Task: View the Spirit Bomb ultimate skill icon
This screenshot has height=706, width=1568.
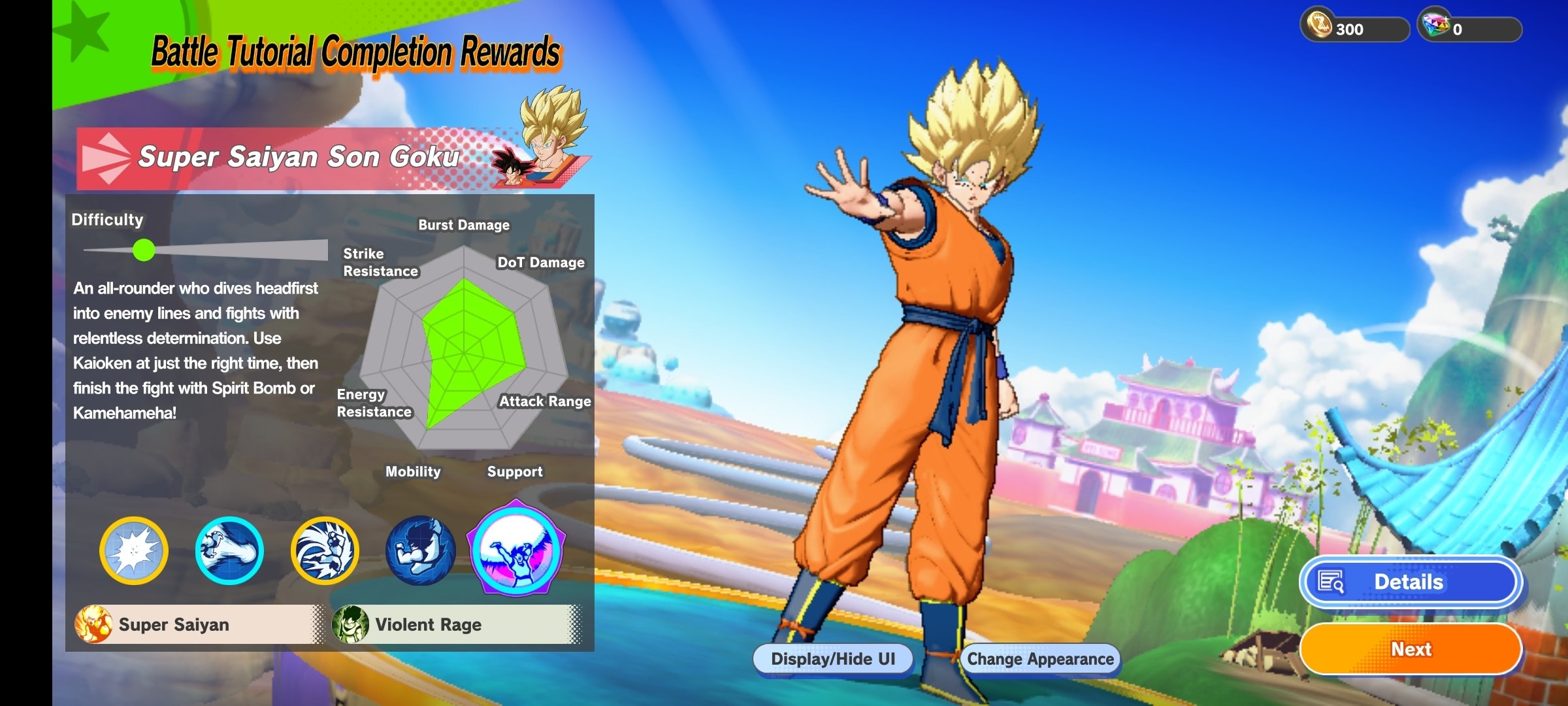Action: tap(516, 549)
